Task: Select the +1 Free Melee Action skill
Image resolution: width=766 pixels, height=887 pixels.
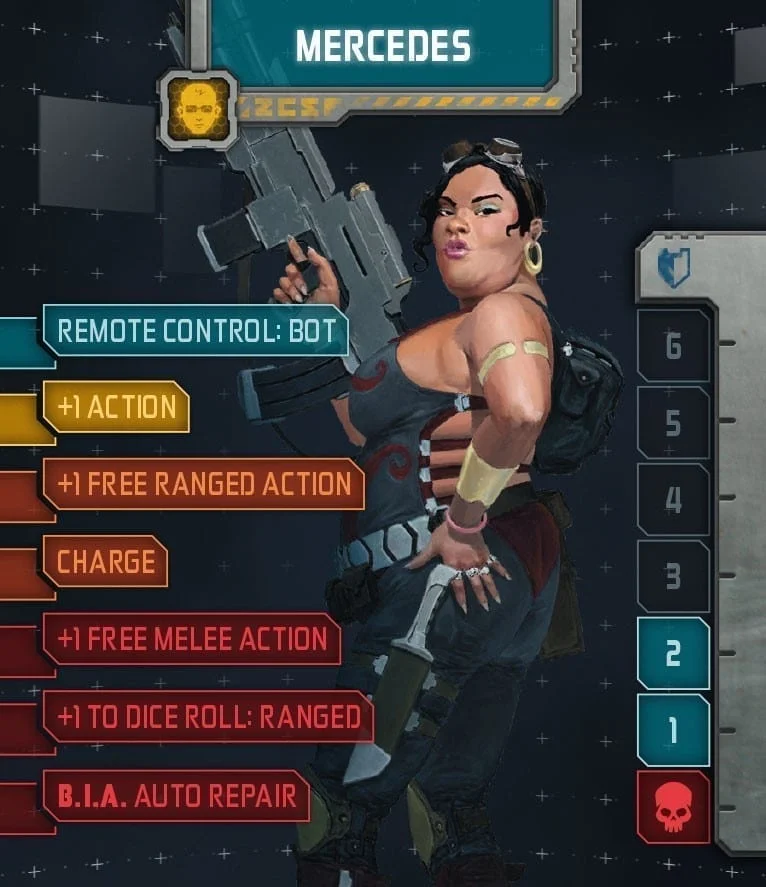Action: click(x=191, y=639)
